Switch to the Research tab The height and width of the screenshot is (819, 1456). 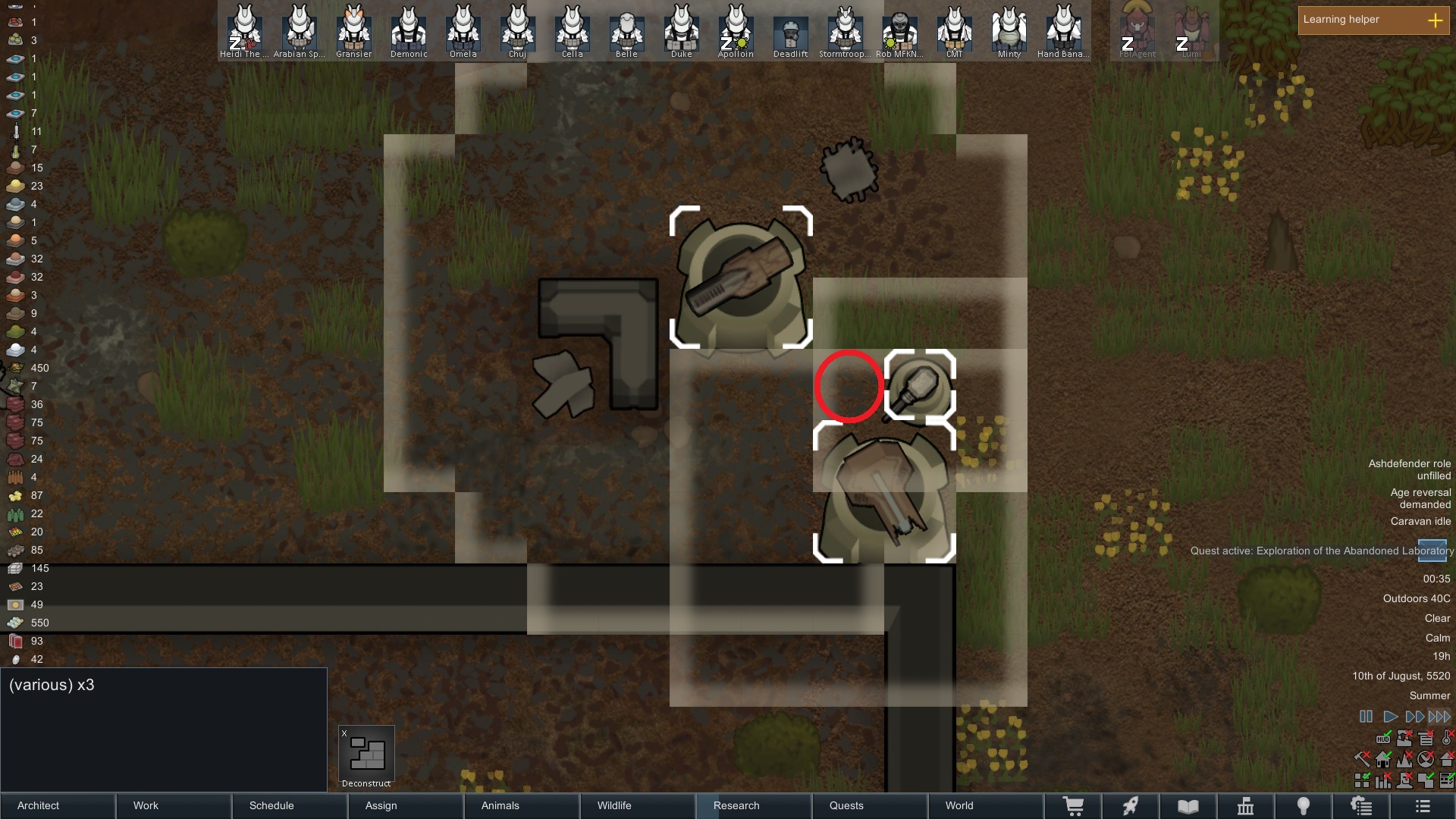(736, 805)
